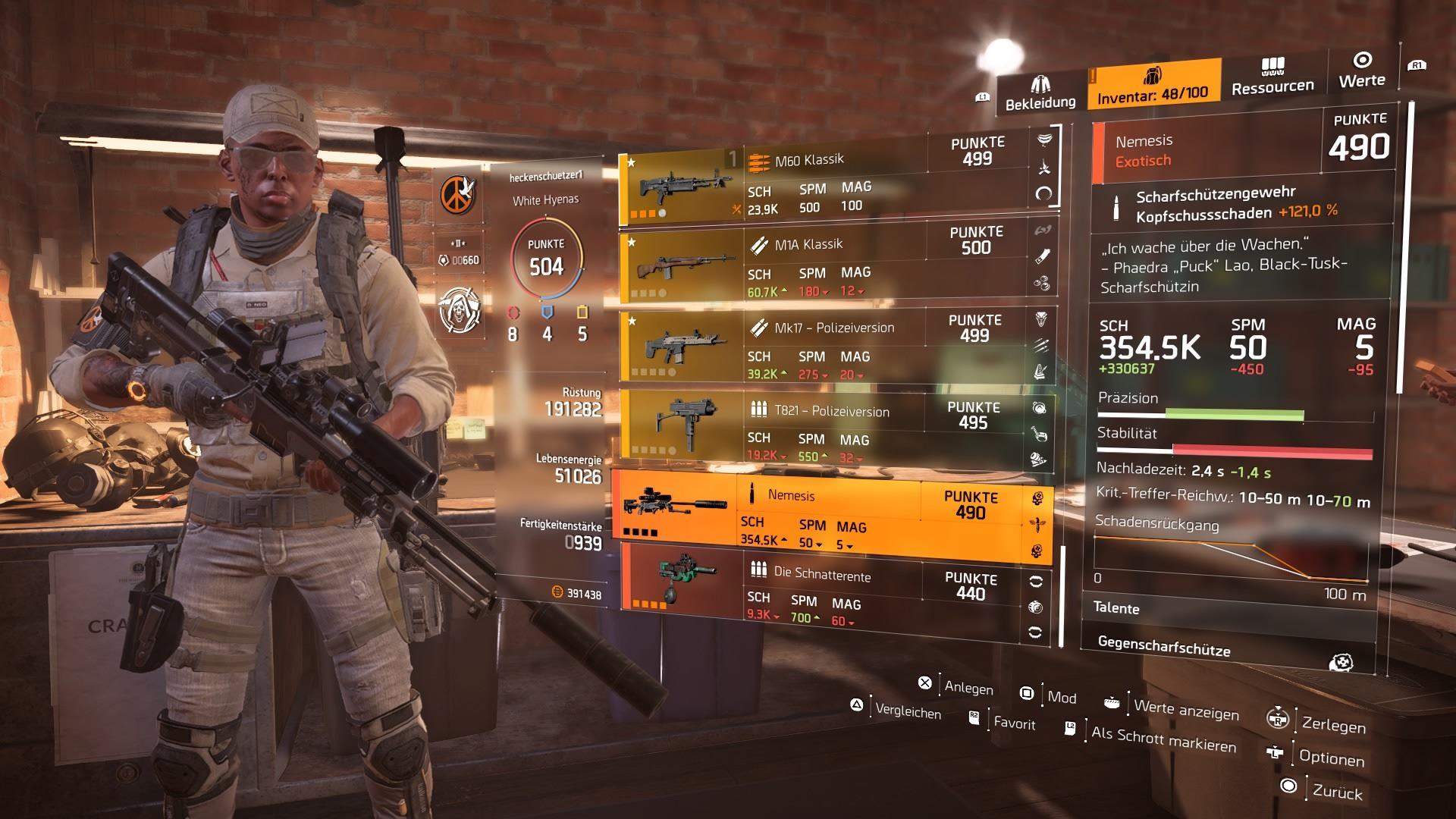Screen dimensions: 1456x819
Task: Dismantle the item with Zerlegen
Action: (1333, 725)
